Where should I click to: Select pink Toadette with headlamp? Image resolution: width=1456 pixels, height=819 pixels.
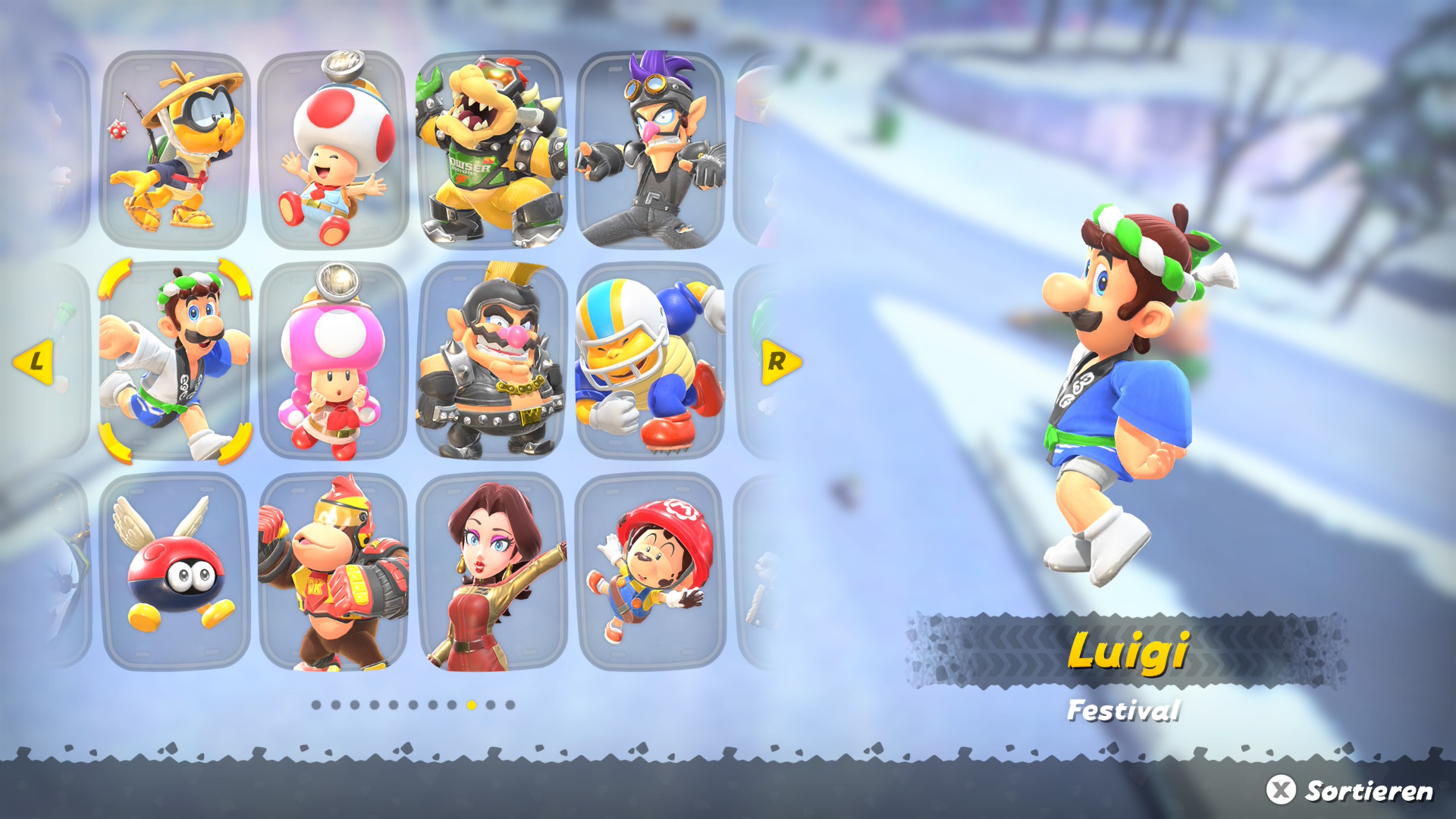pos(334,362)
